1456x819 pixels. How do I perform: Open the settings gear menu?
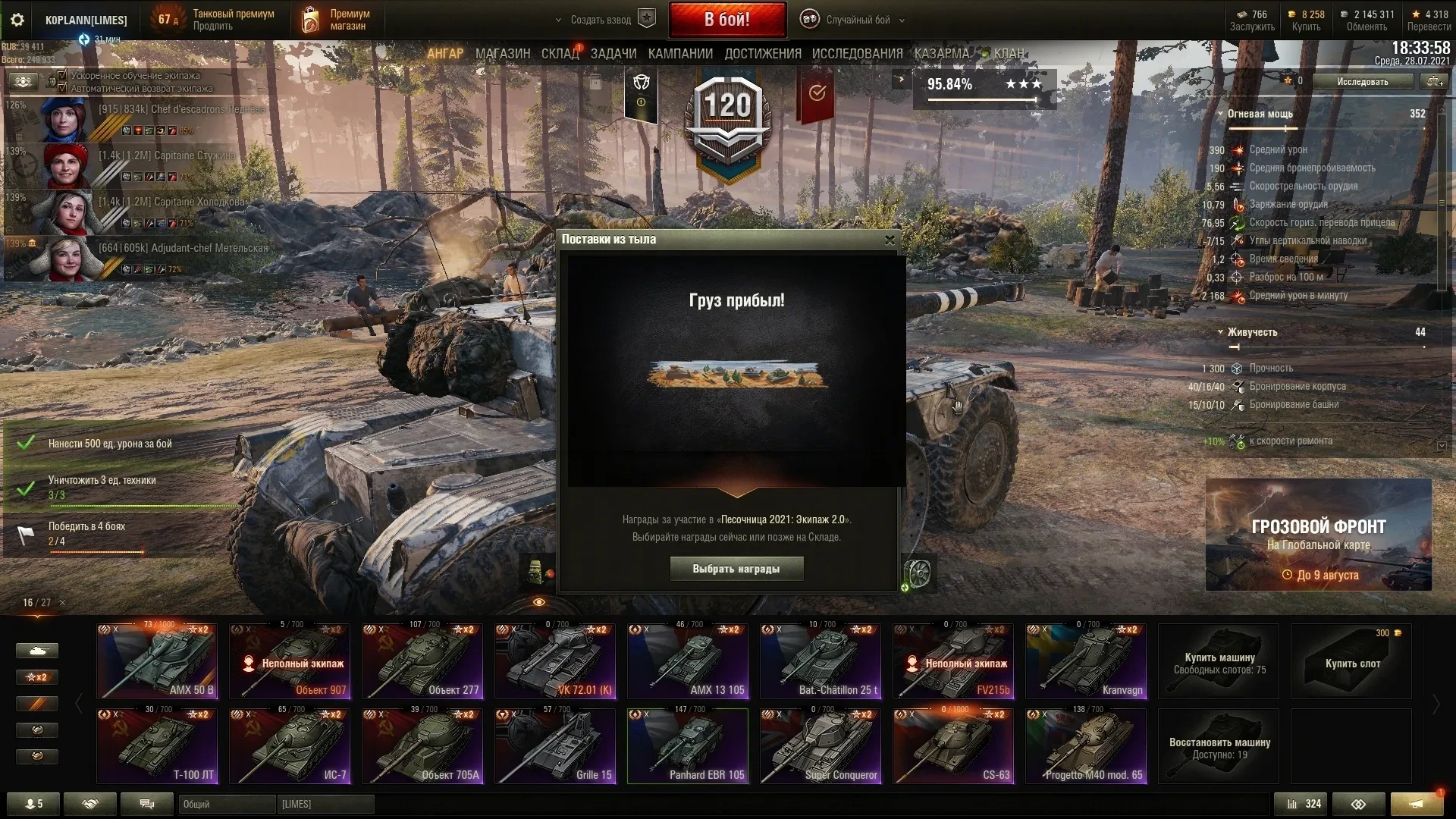click(x=17, y=20)
